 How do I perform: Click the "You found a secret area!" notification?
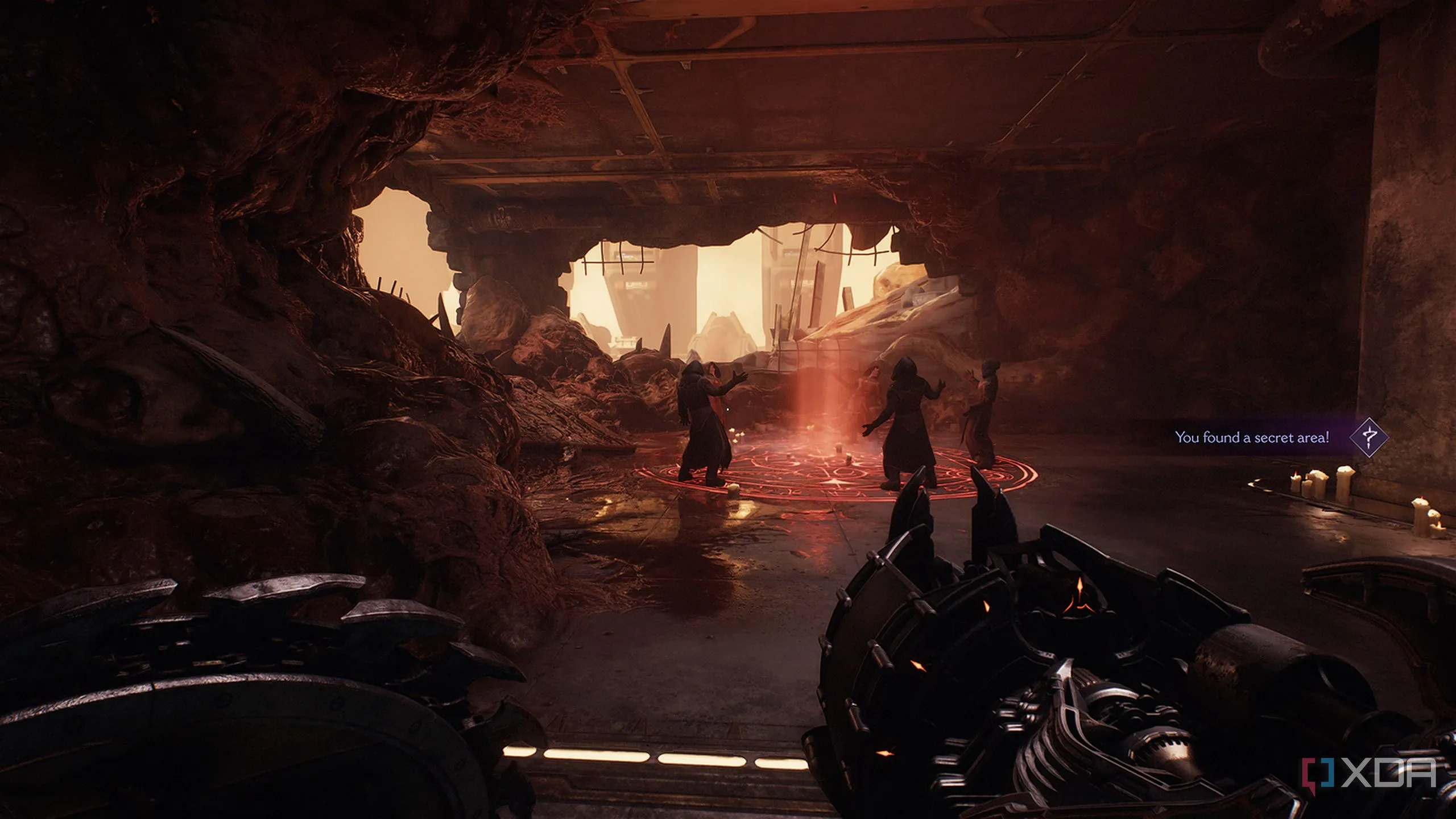pyautogui.click(x=1252, y=437)
